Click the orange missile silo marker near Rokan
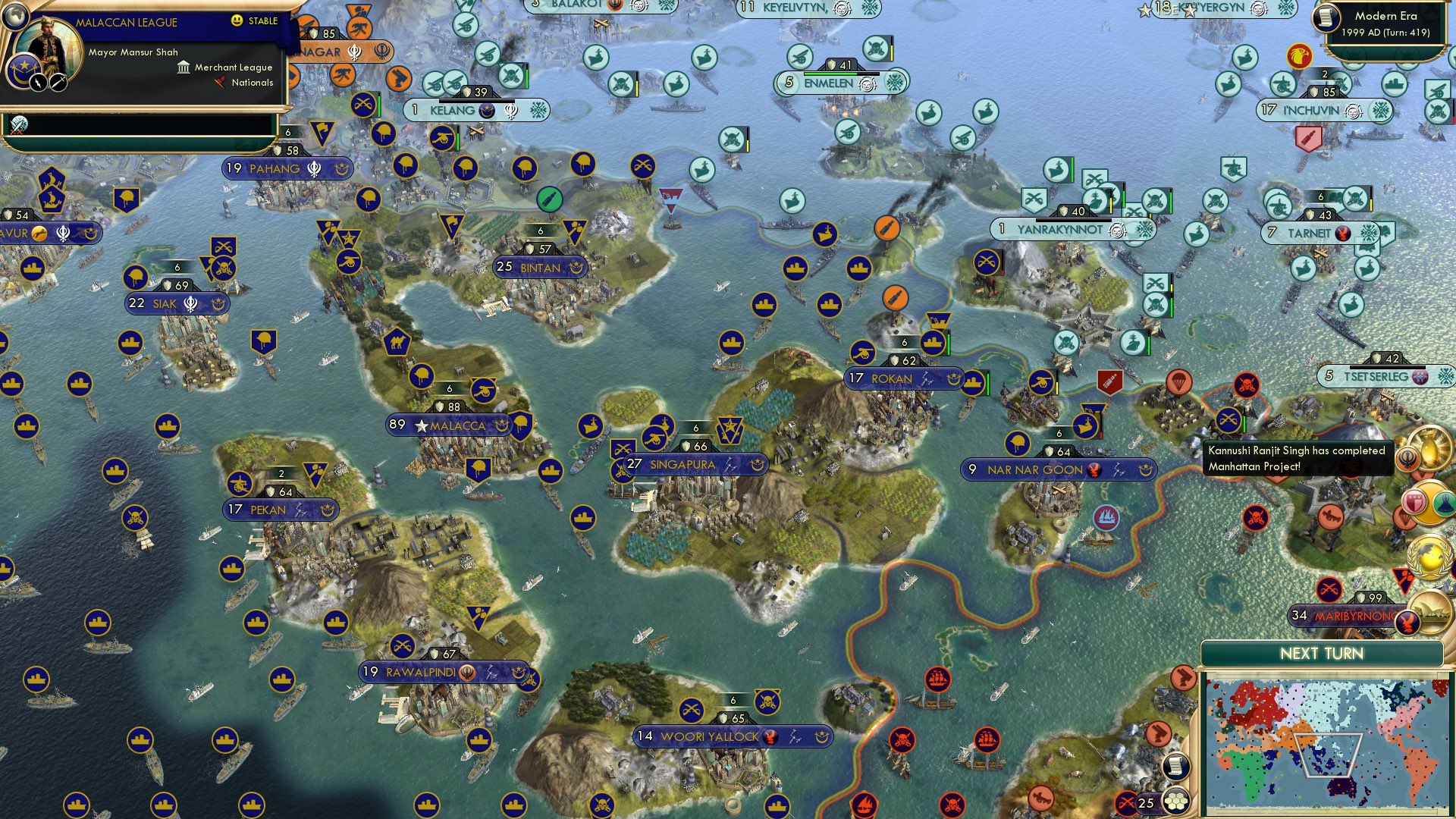Viewport: 1456px width, 819px height. pos(895,297)
